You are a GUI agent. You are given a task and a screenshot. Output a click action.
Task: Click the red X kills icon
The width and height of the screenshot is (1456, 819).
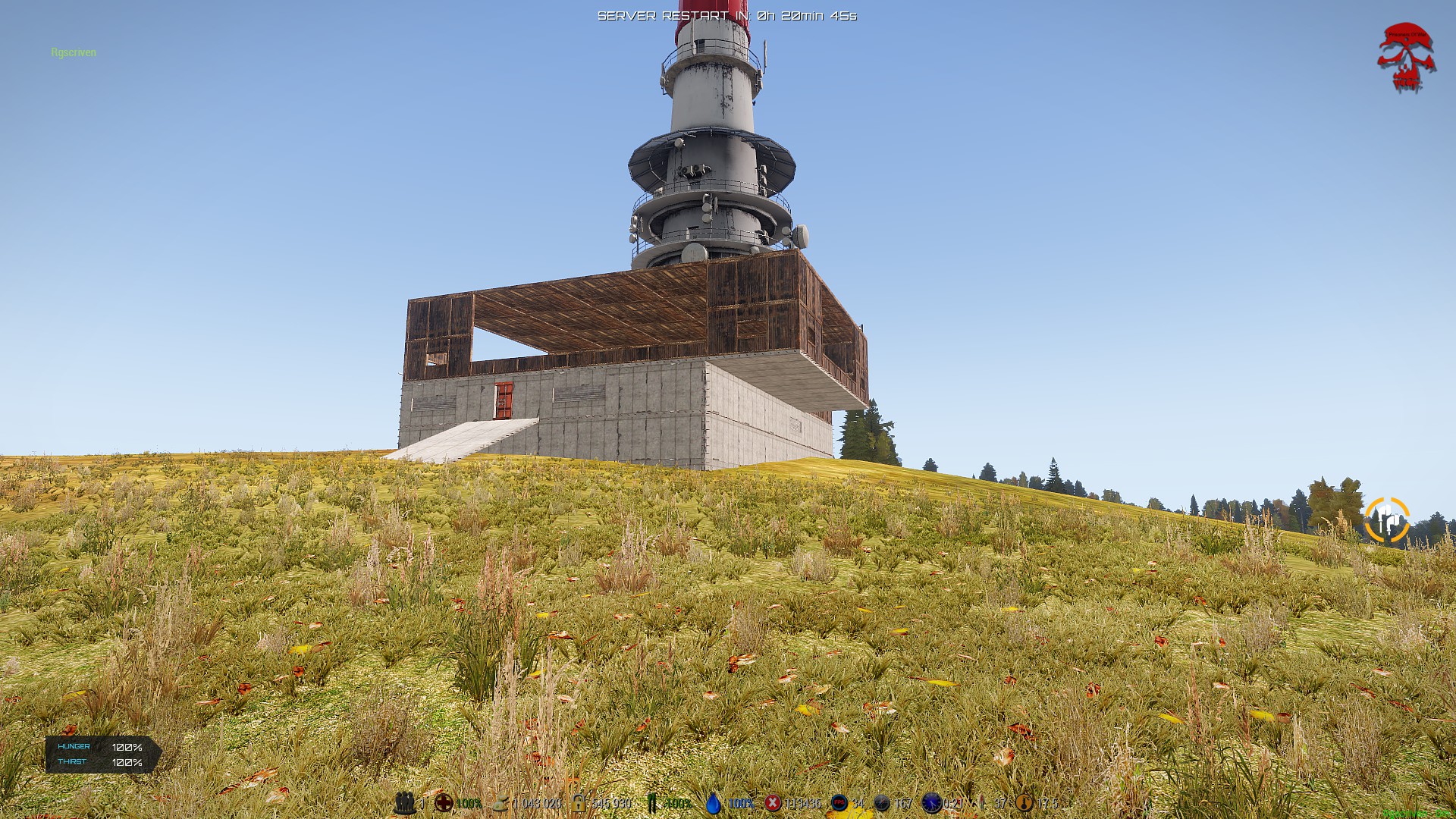(x=773, y=803)
